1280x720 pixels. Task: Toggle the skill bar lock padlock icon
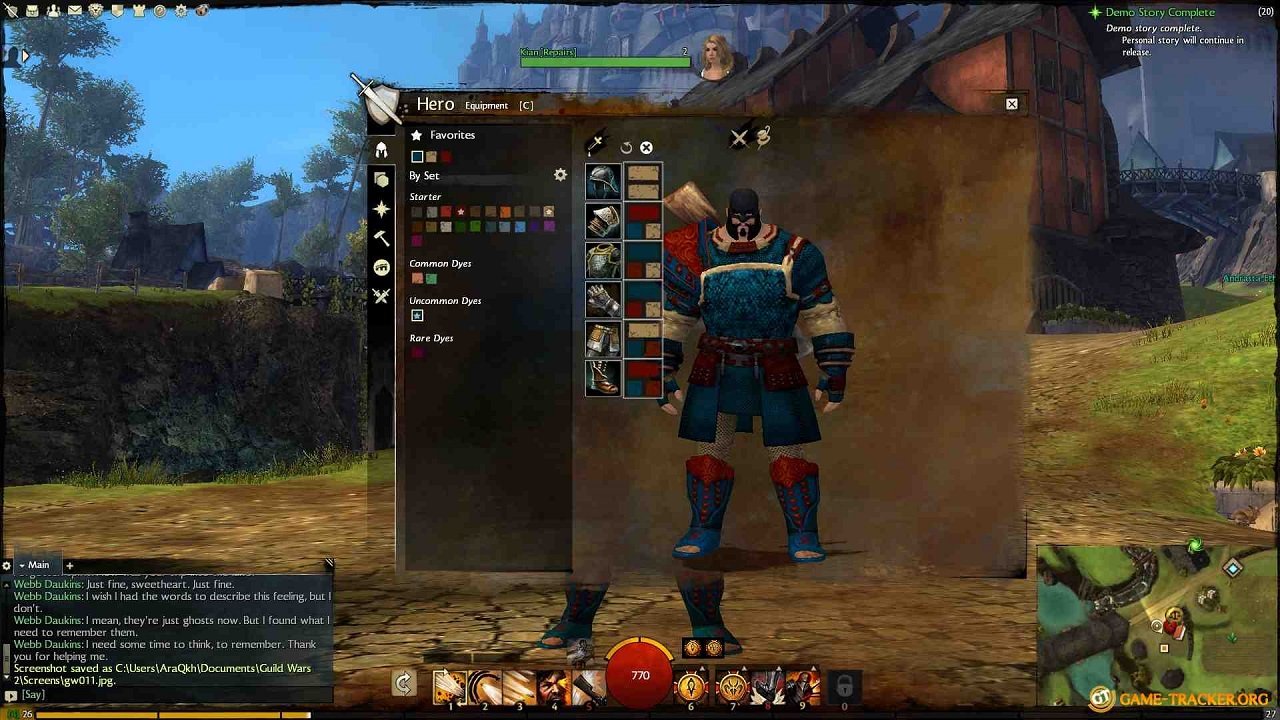tap(843, 686)
